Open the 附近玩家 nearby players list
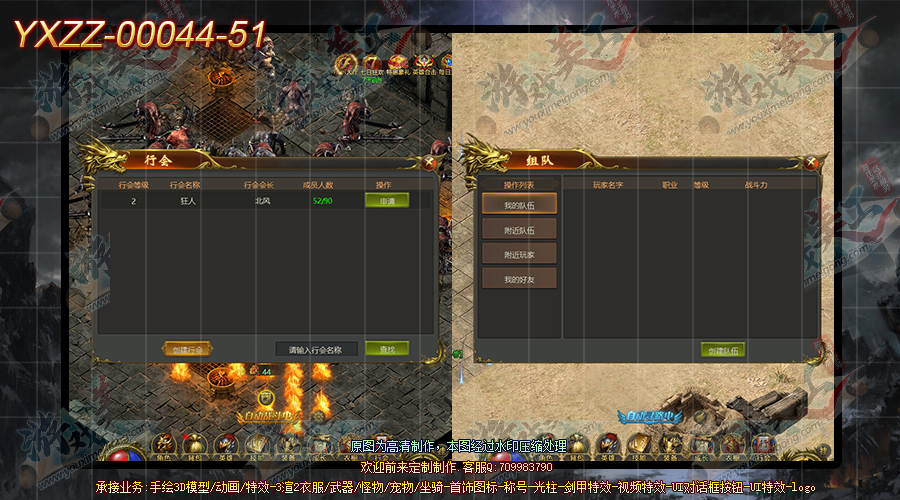Screen dimensions: 900x500 tap(519, 254)
